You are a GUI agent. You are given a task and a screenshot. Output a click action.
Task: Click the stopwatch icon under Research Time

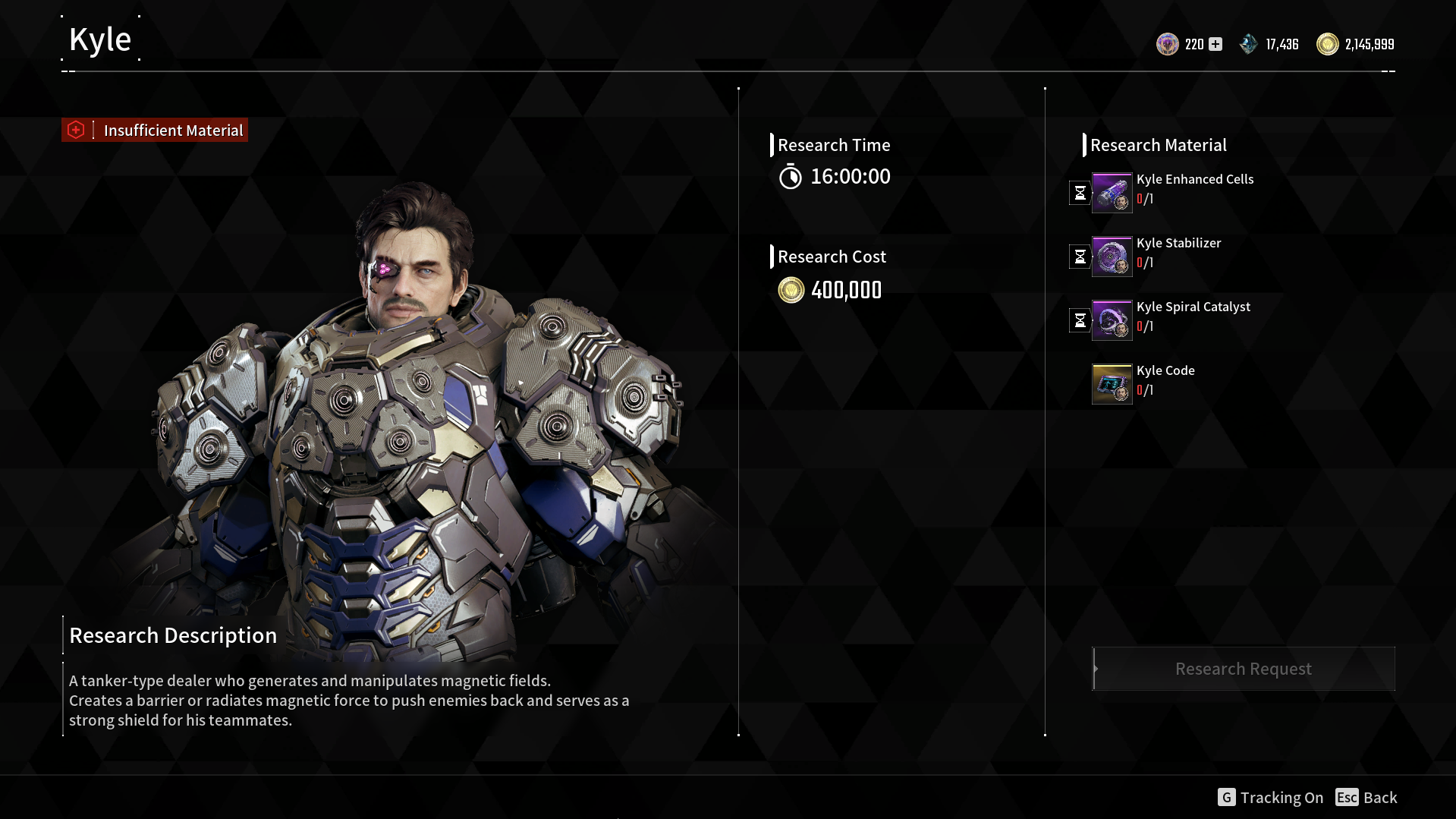[791, 176]
